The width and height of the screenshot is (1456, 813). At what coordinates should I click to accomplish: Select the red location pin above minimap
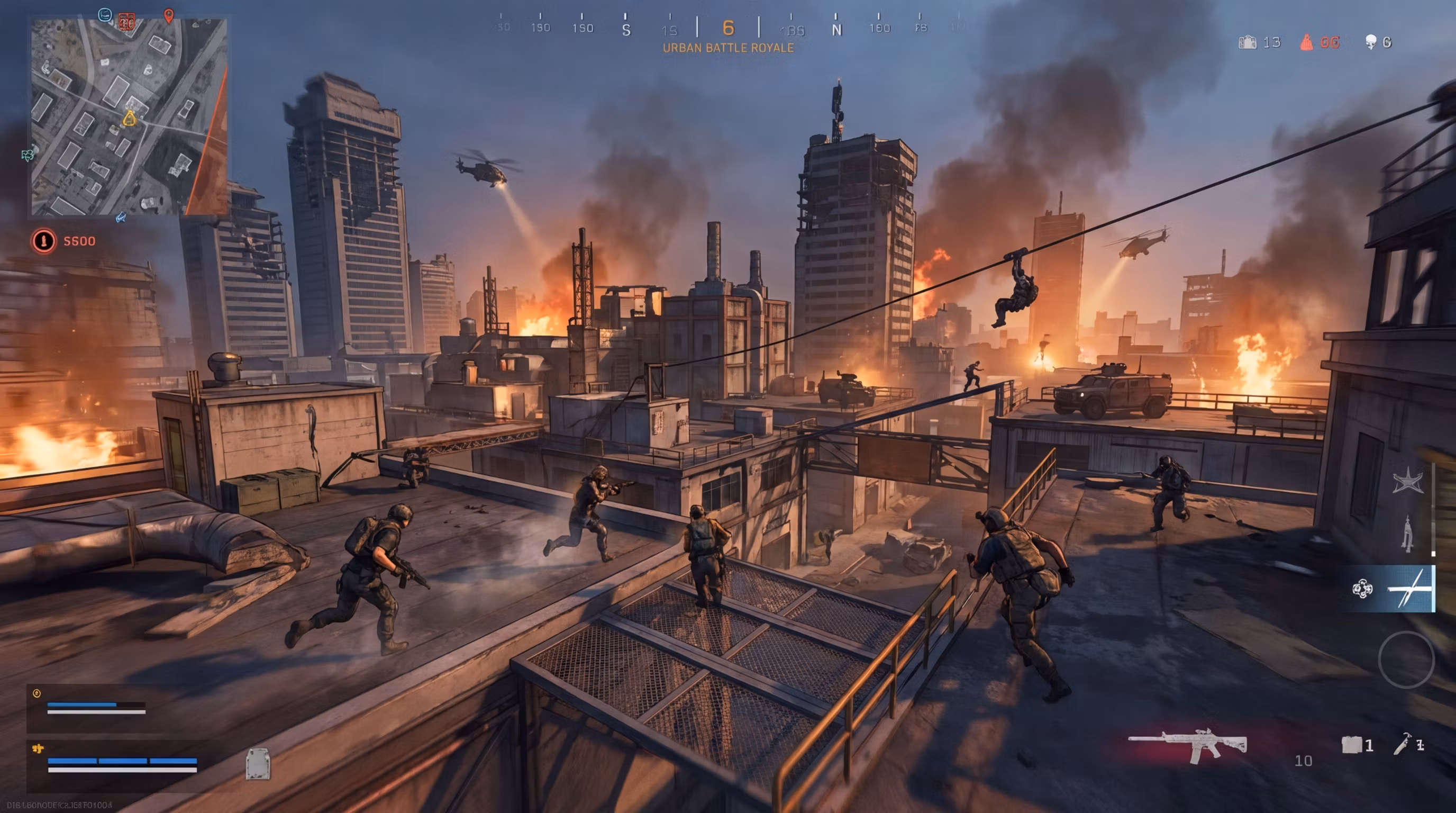click(x=168, y=15)
